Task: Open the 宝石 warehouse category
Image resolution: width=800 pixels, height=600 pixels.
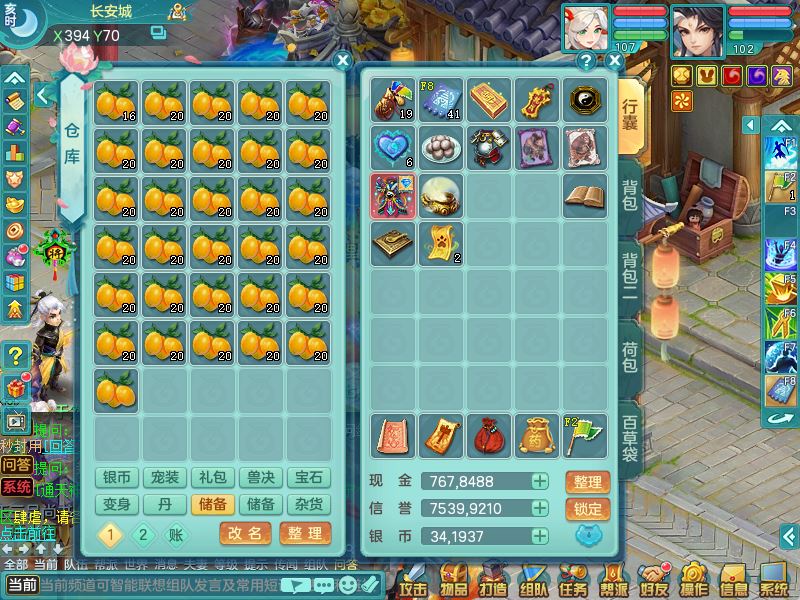Action: [309, 478]
